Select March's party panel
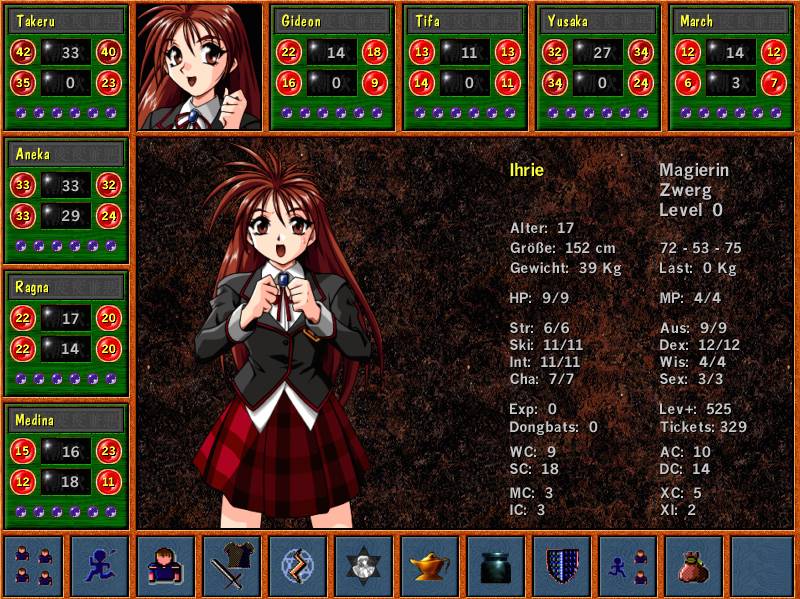This screenshot has height=599, width=800. click(x=732, y=67)
